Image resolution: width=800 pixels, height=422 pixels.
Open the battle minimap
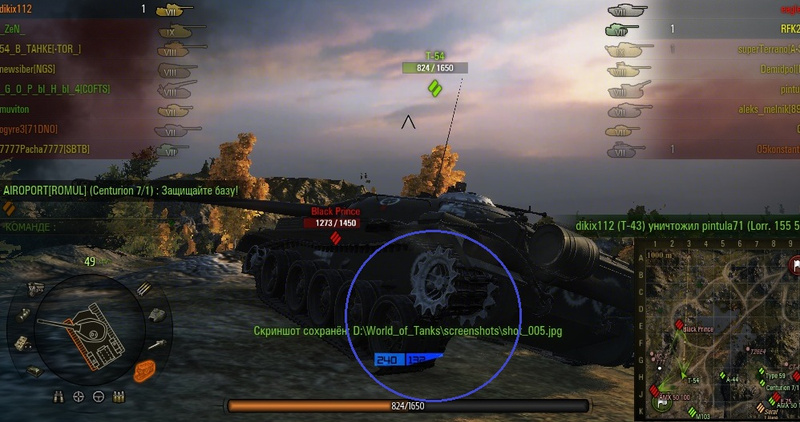pos(716,336)
